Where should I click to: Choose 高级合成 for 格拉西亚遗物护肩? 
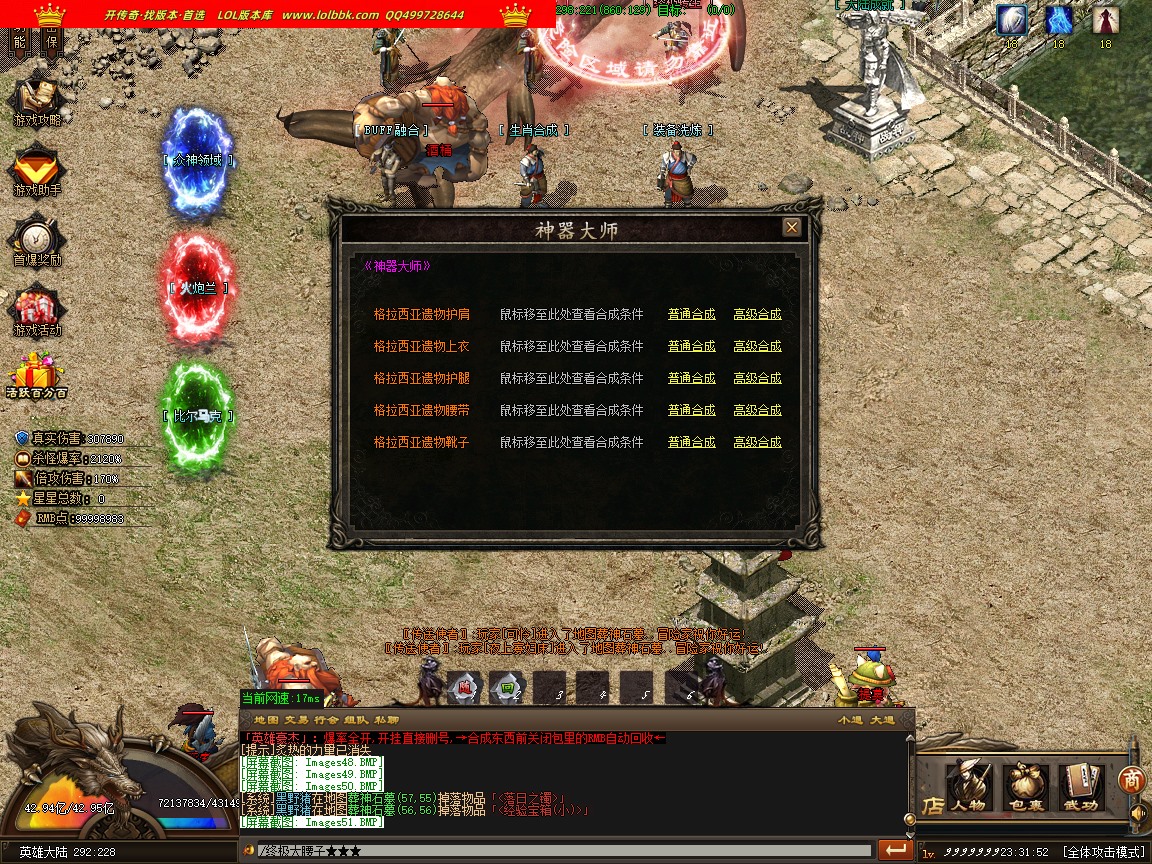757,314
